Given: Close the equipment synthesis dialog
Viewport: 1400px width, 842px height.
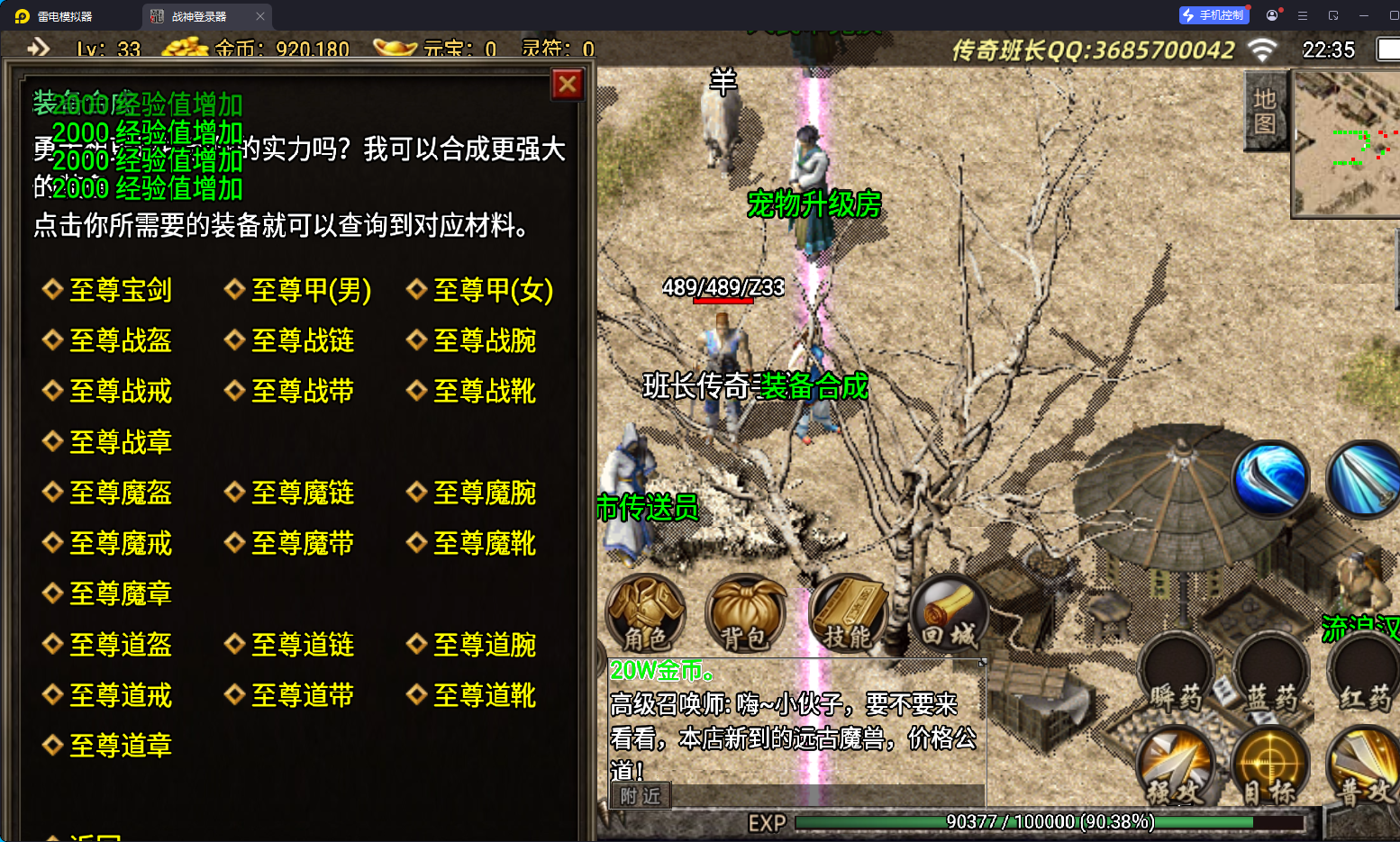Looking at the screenshot, I should click(x=567, y=85).
